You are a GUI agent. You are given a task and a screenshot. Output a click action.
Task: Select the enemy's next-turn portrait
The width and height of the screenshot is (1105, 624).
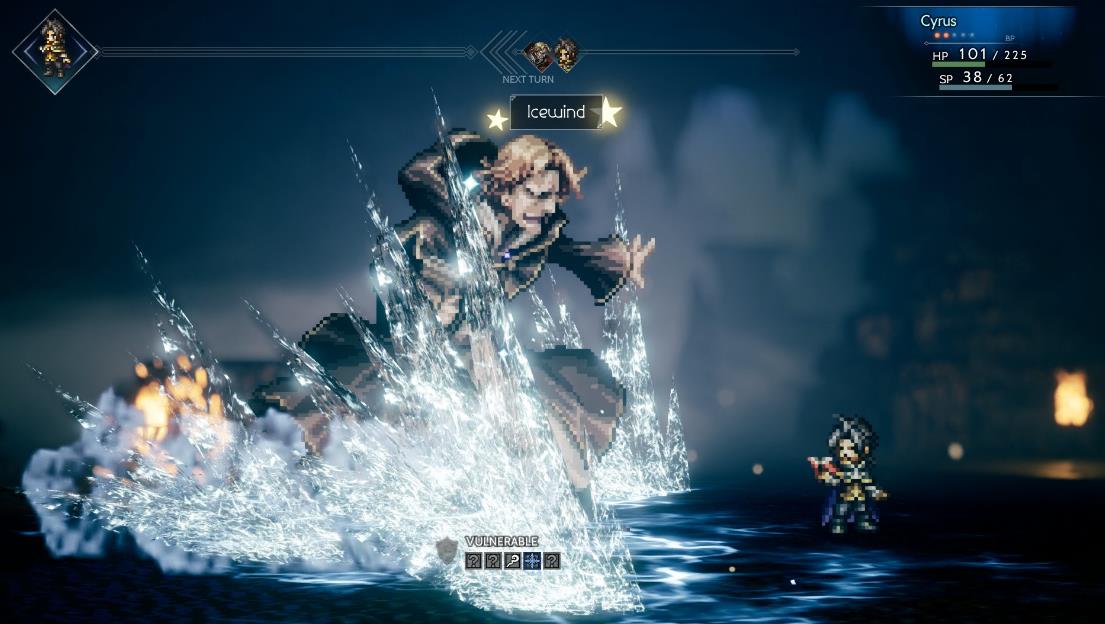[539, 53]
